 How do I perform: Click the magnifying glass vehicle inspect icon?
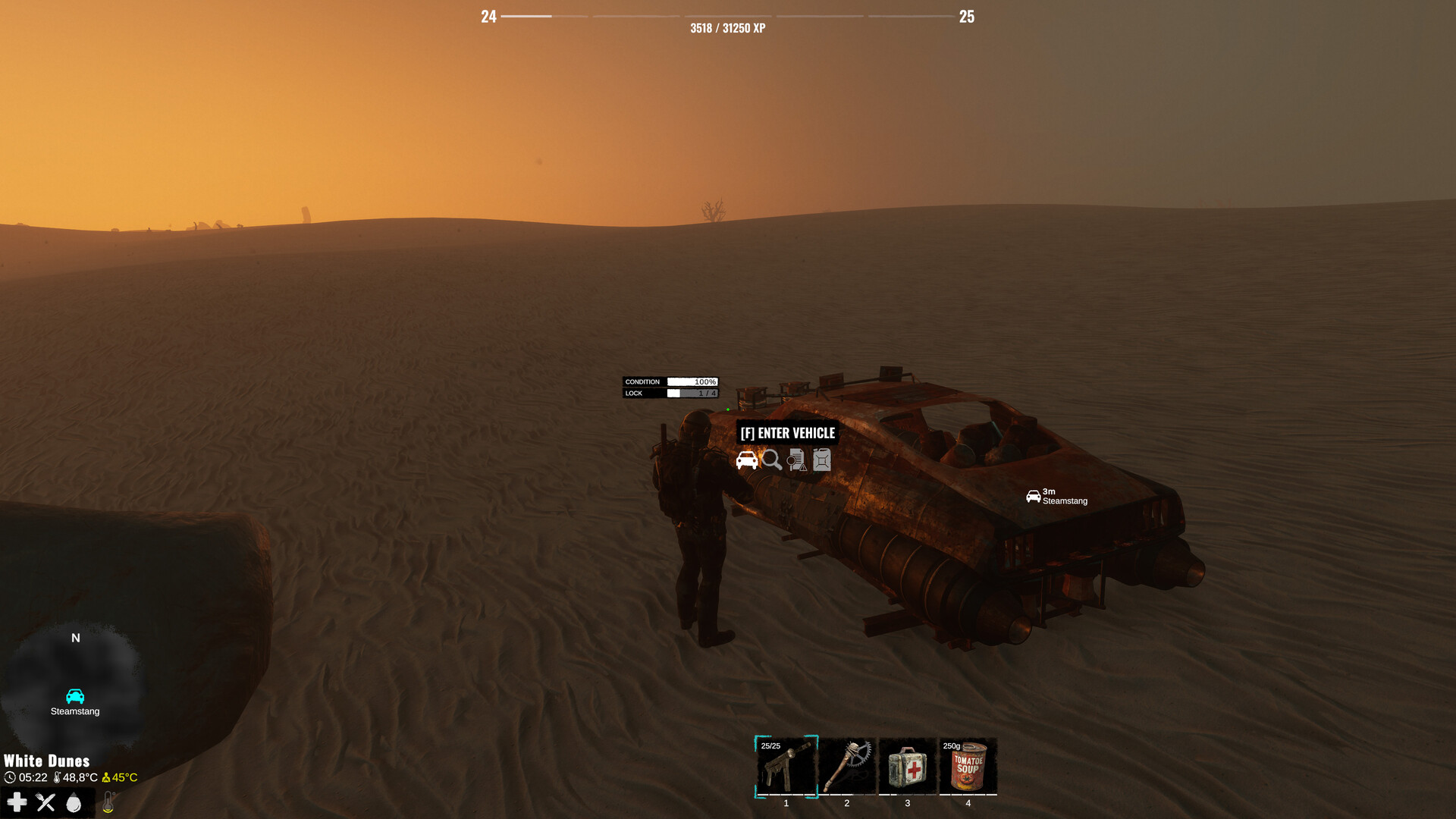pos(771,460)
